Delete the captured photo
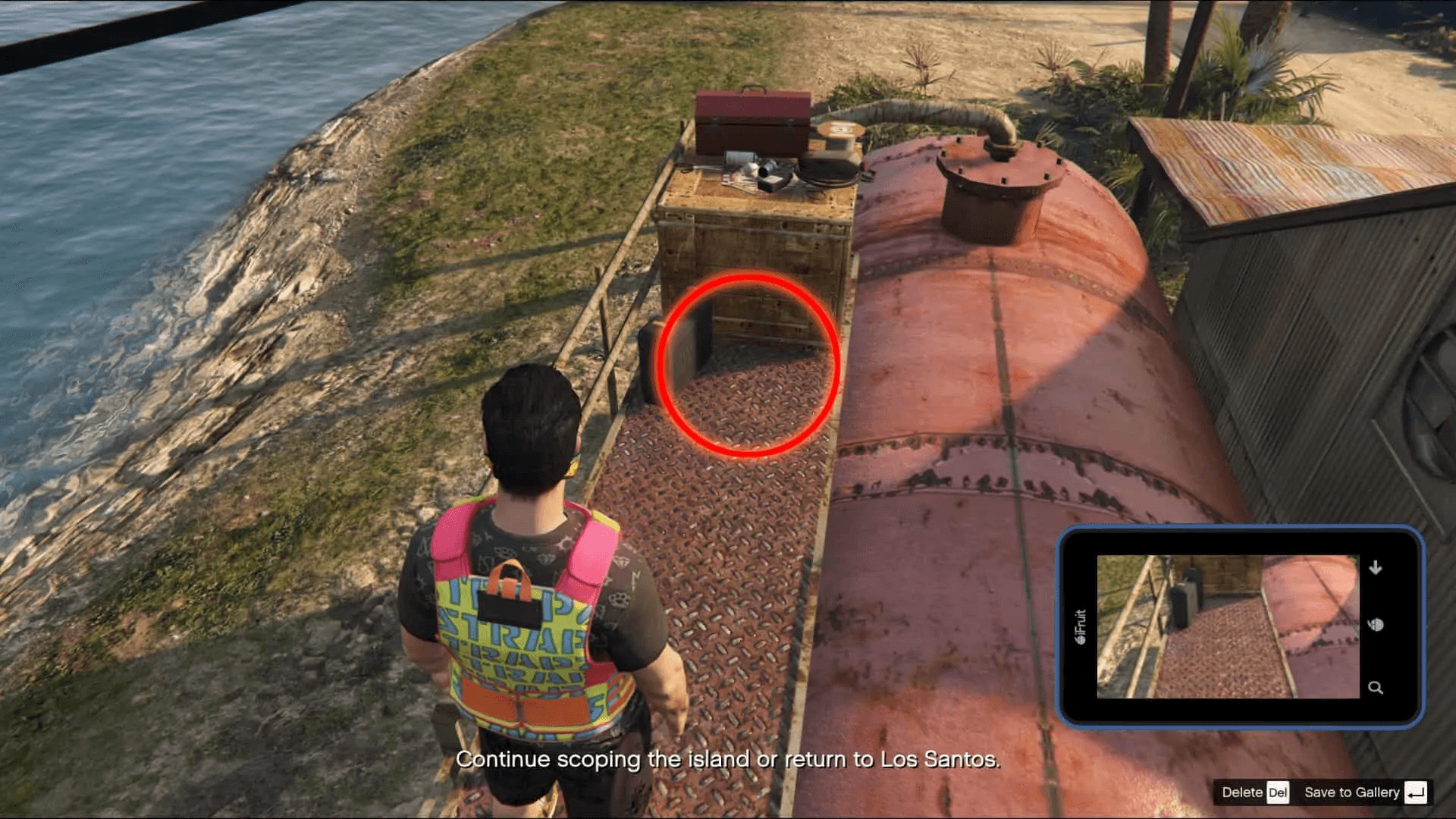Viewport: 1456px width, 819px height. pyautogui.click(x=1254, y=792)
